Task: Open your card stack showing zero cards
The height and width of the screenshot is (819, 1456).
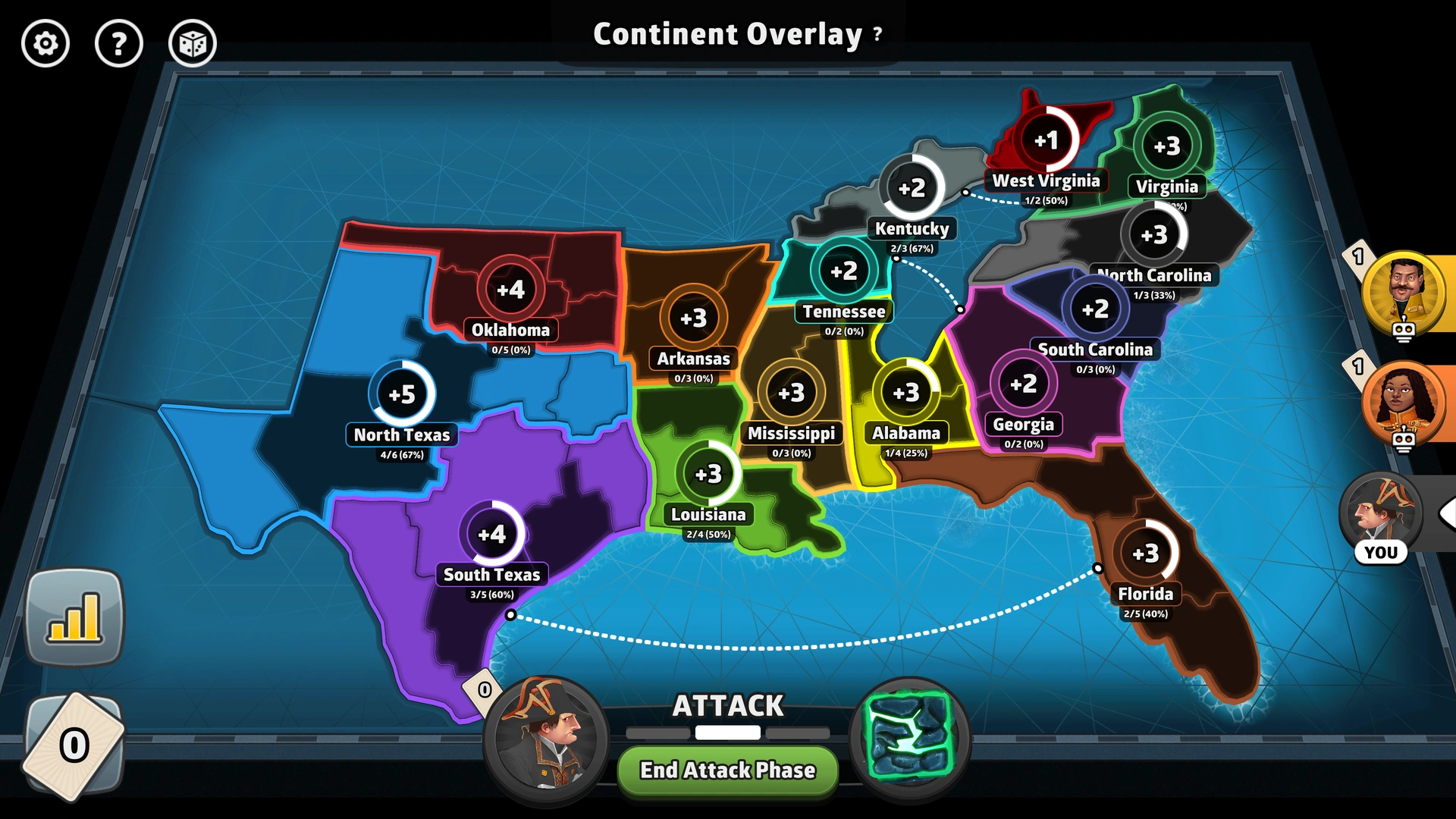Action: (x=74, y=747)
